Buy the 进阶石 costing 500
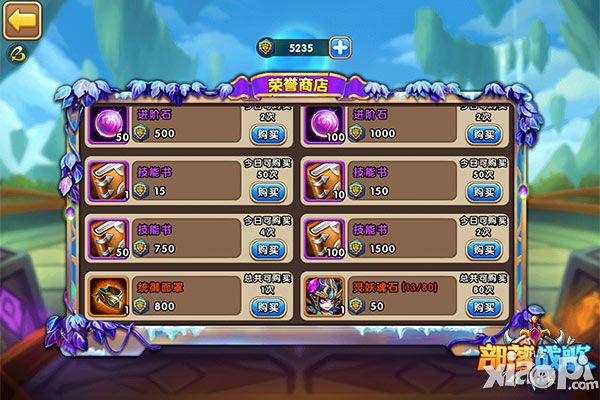Image resolution: width=600 pixels, height=400 pixels. click(x=264, y=133)
